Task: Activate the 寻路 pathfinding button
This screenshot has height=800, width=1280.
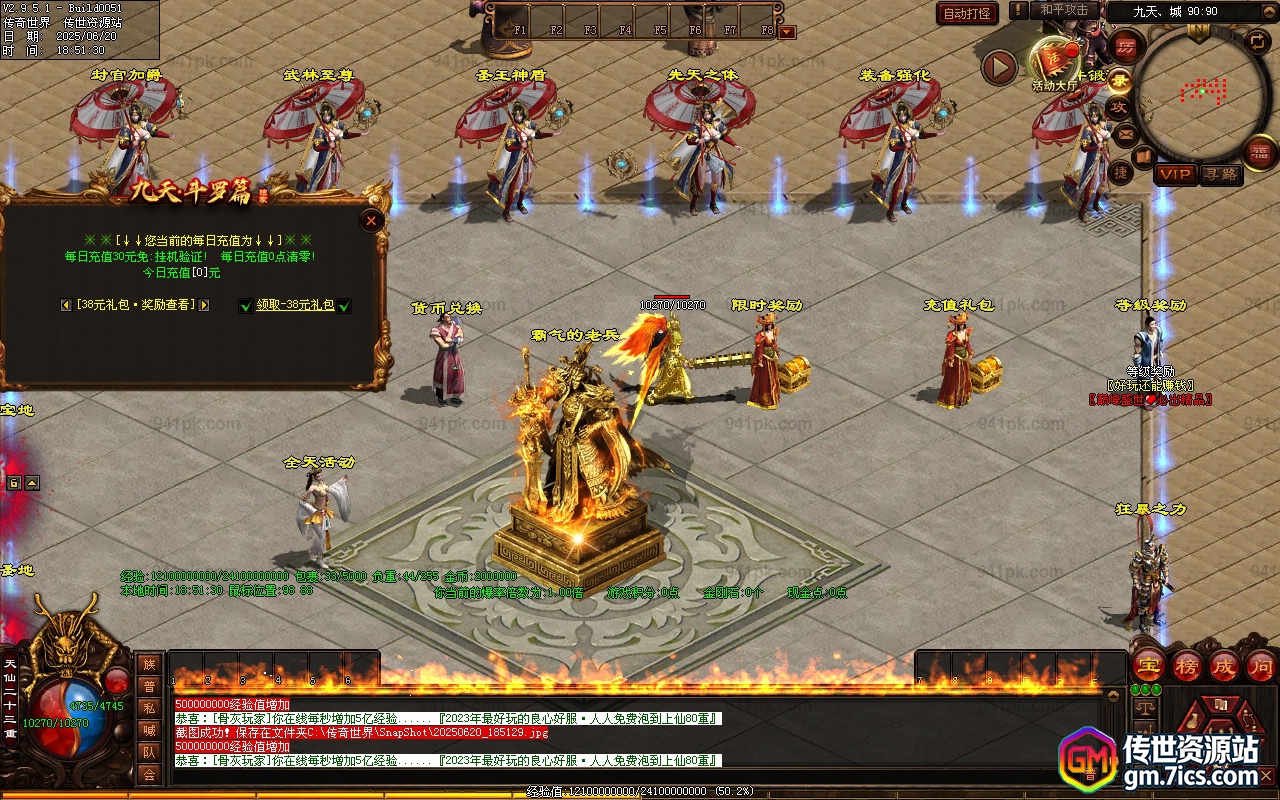Action: click(x=1220, y=174)
